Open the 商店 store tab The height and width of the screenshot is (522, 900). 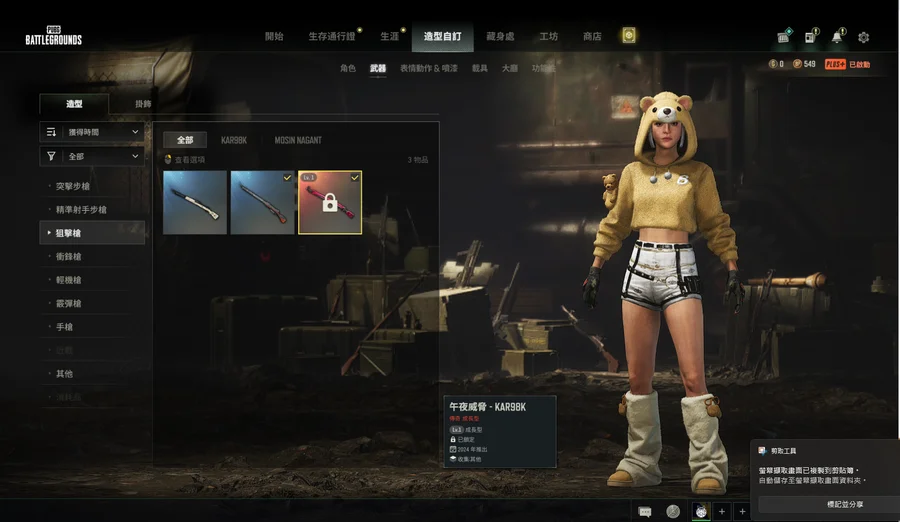[592, 37]
